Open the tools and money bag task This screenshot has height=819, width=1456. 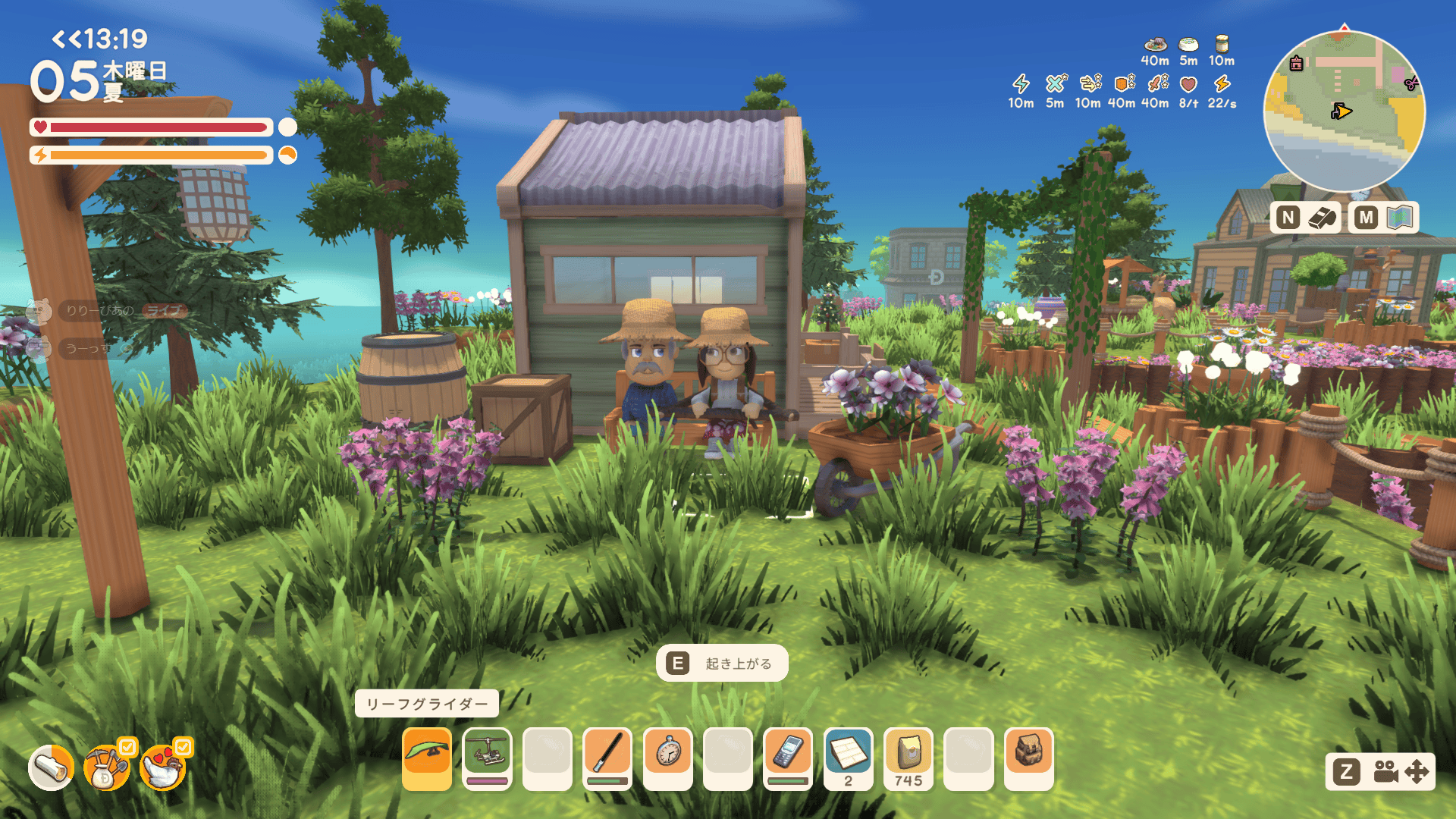coord(107,767)
